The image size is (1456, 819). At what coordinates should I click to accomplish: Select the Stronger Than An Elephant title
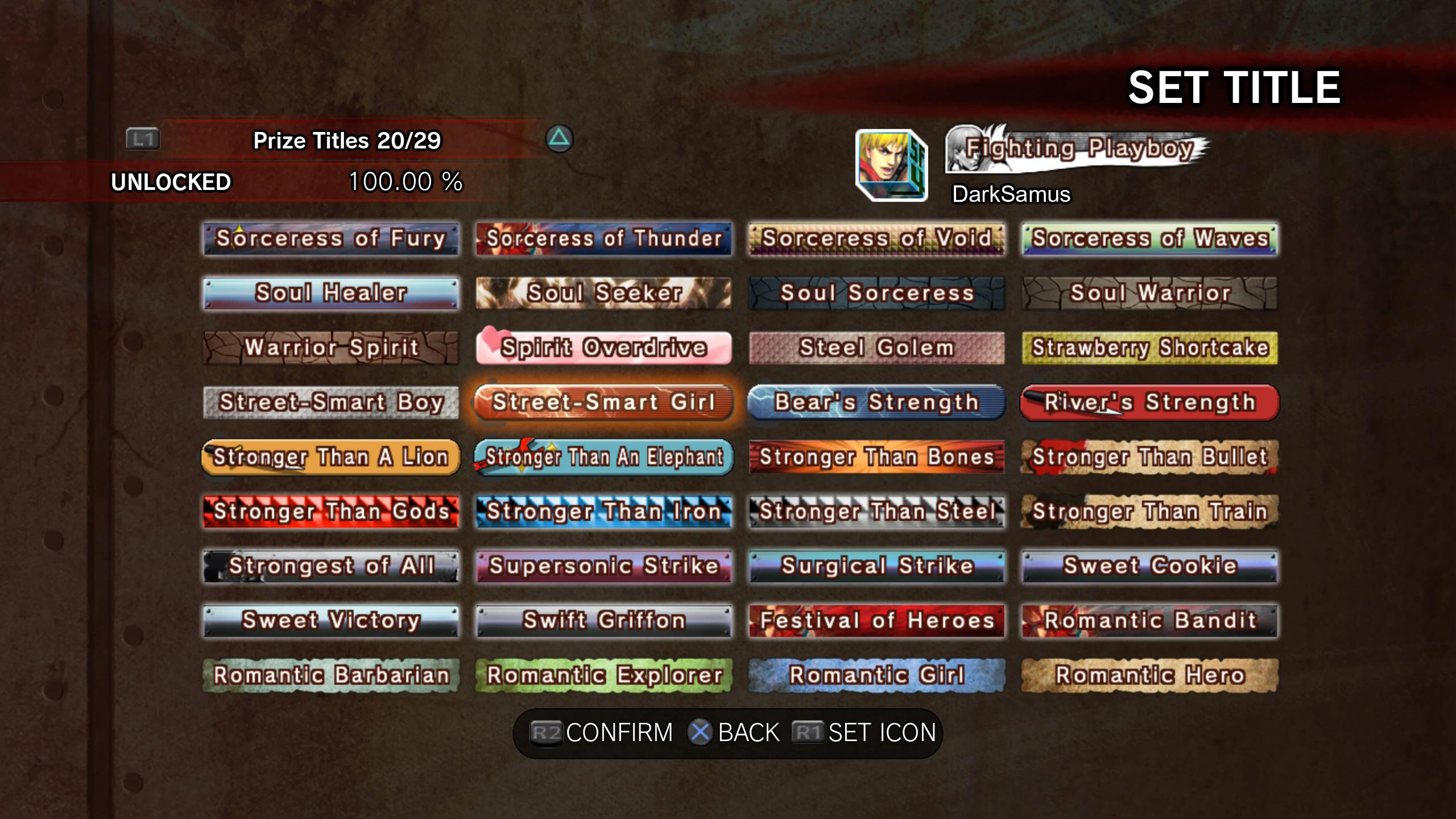pos(605,457)
